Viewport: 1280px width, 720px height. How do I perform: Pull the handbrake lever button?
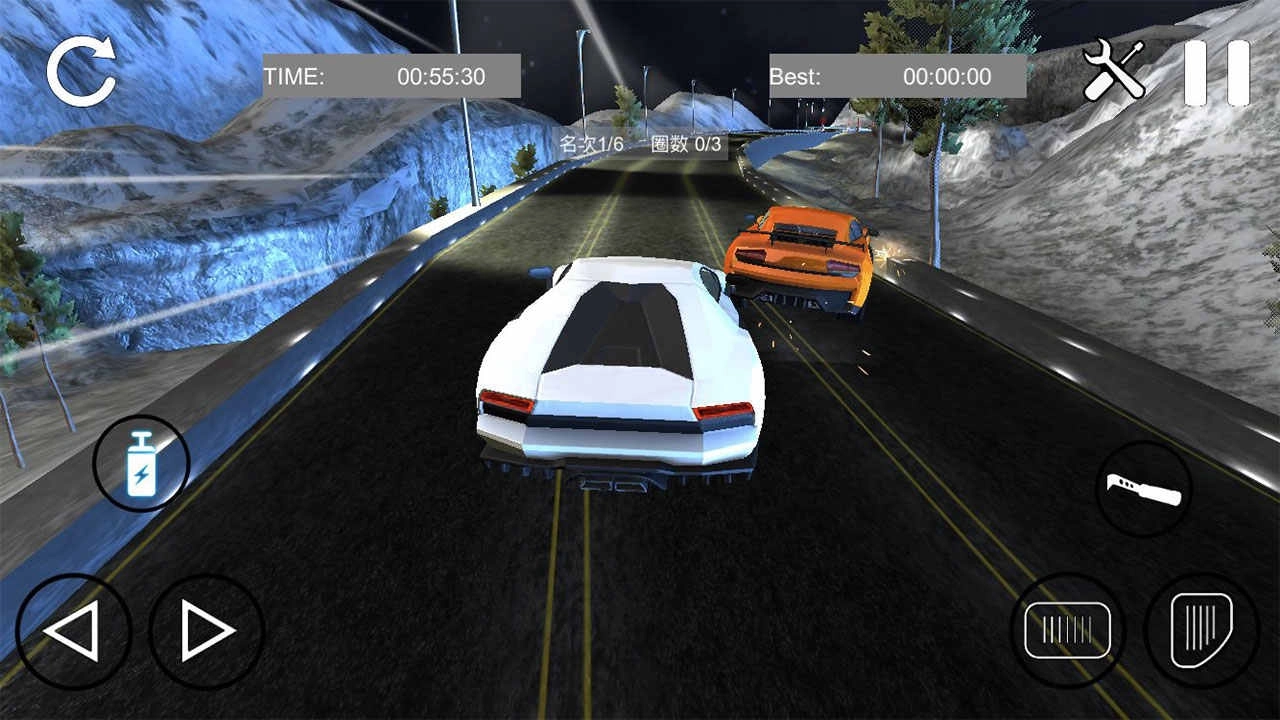click(x=1144, y=490)
